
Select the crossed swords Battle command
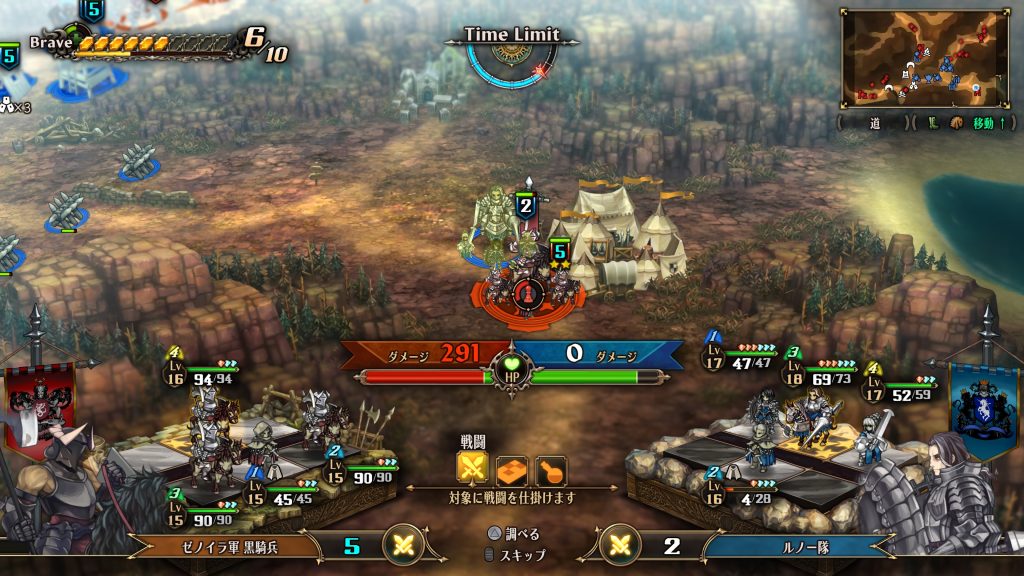click(x=472, y=469)
